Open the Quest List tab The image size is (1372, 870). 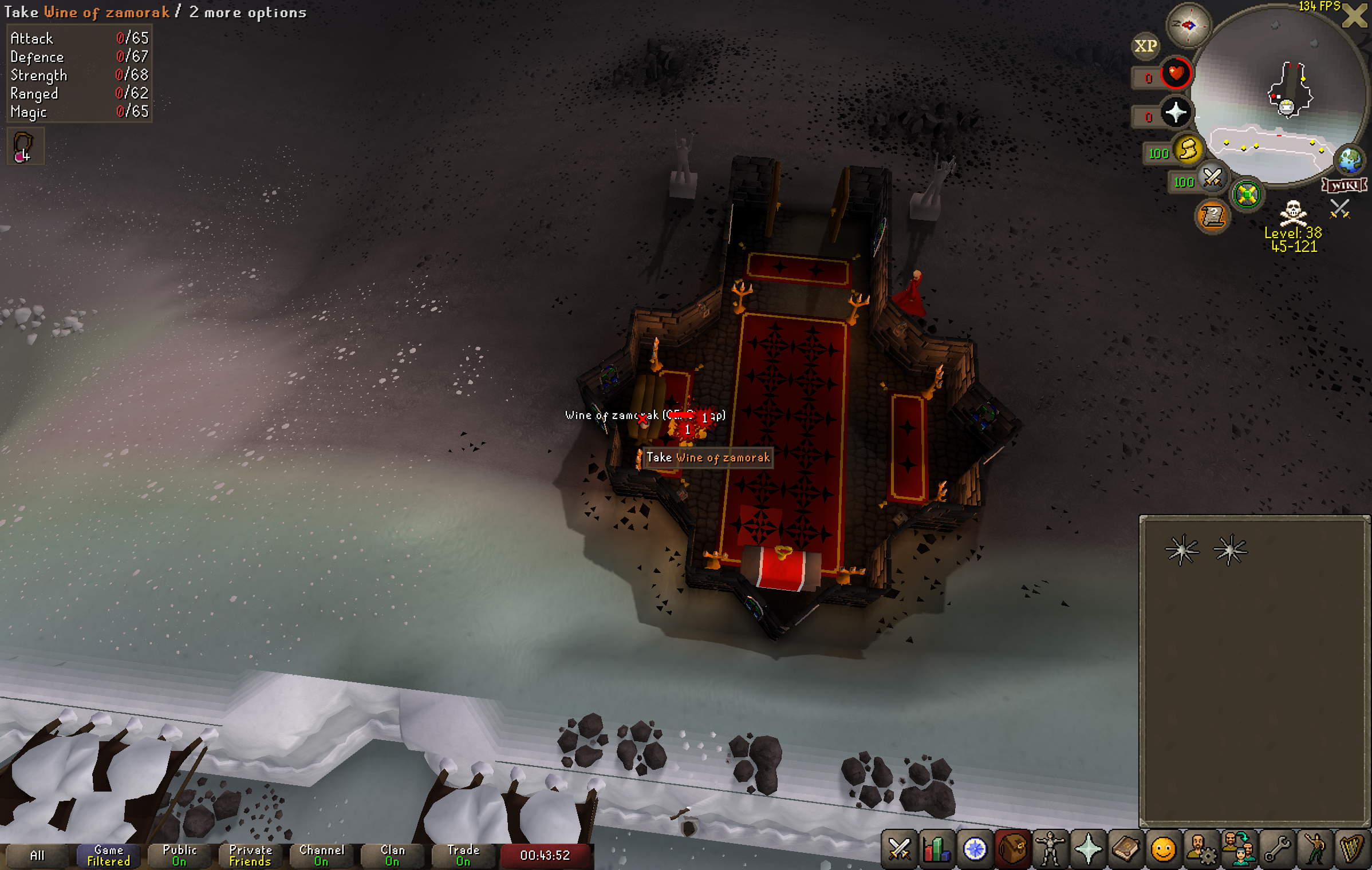click(x=975, y=849)
